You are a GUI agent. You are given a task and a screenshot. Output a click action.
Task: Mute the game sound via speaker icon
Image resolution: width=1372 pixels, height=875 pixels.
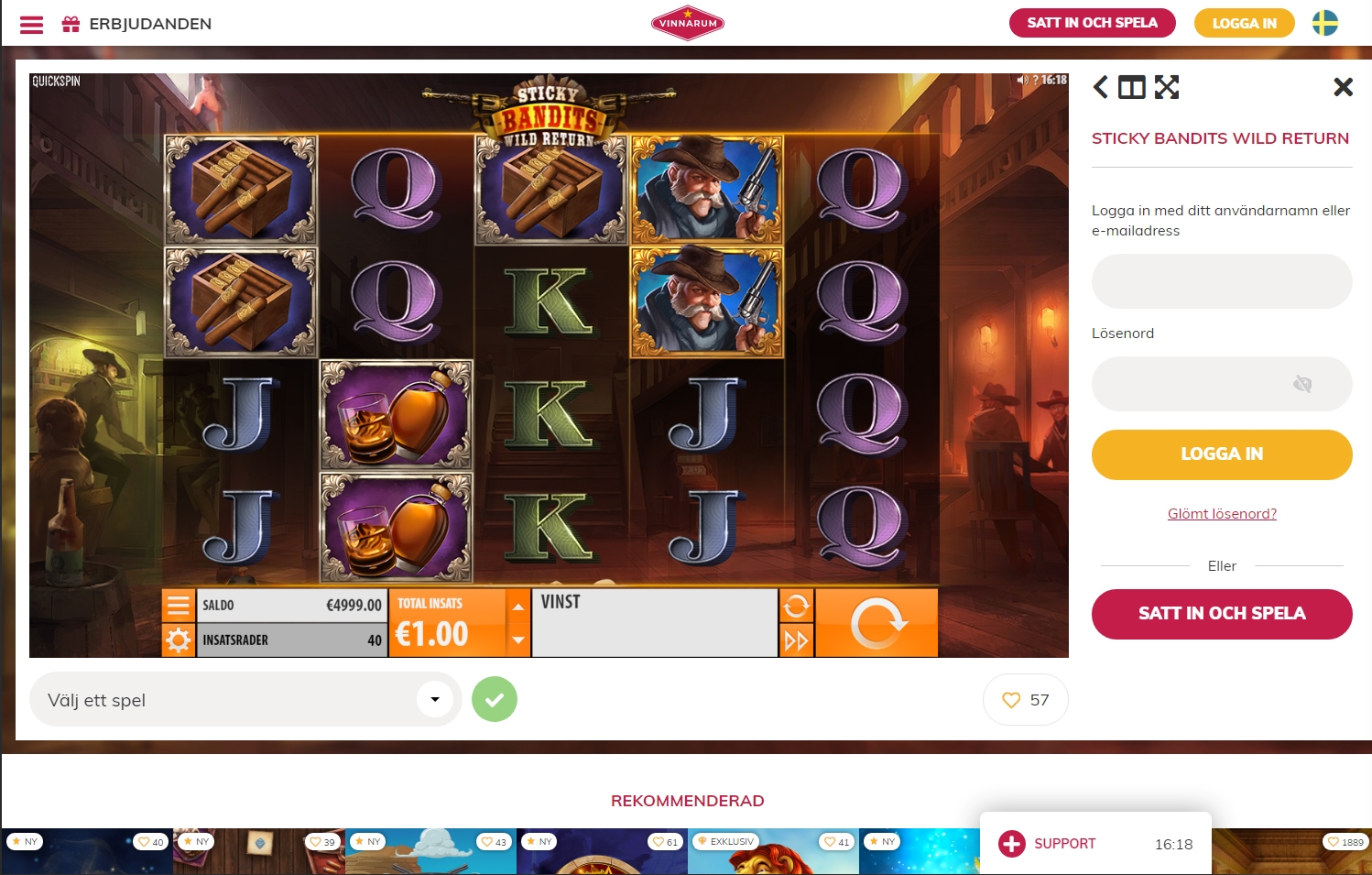tap(1023, 81)
